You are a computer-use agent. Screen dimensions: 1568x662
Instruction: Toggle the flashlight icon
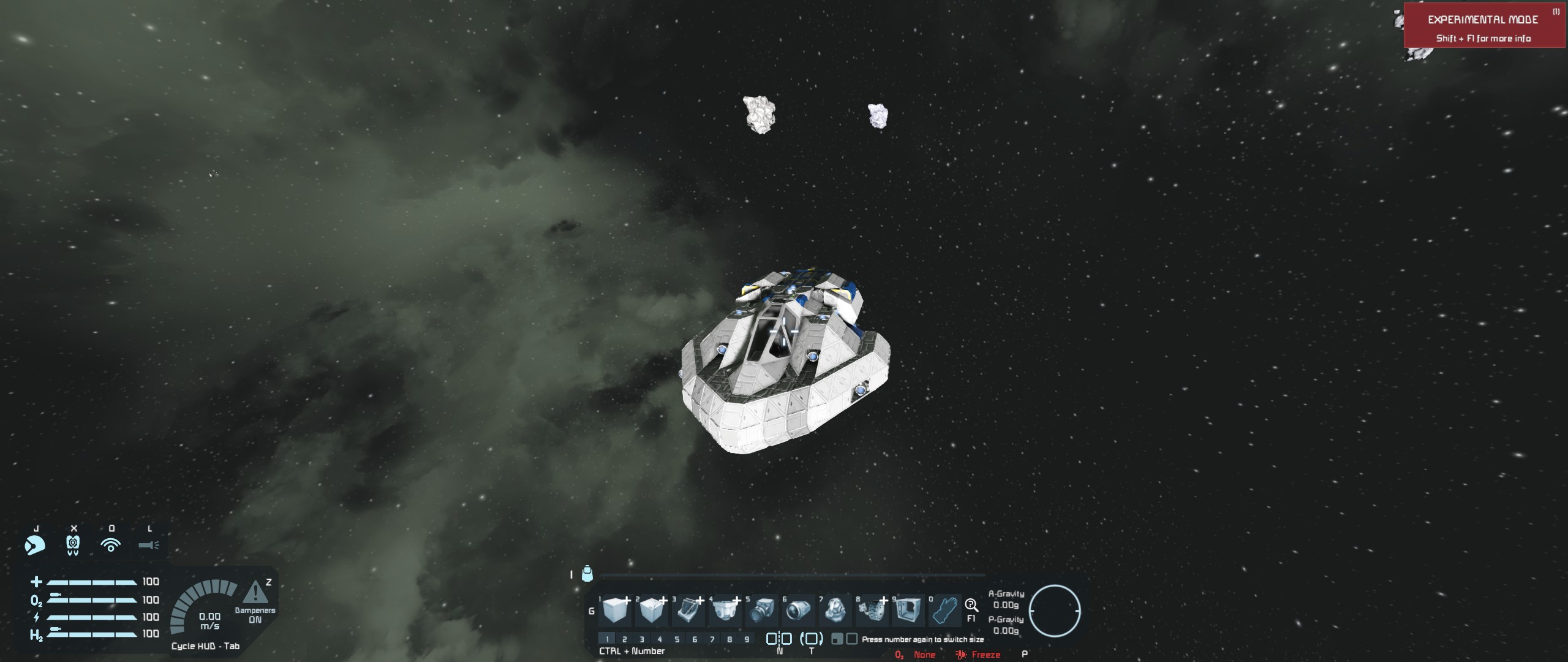149,544
